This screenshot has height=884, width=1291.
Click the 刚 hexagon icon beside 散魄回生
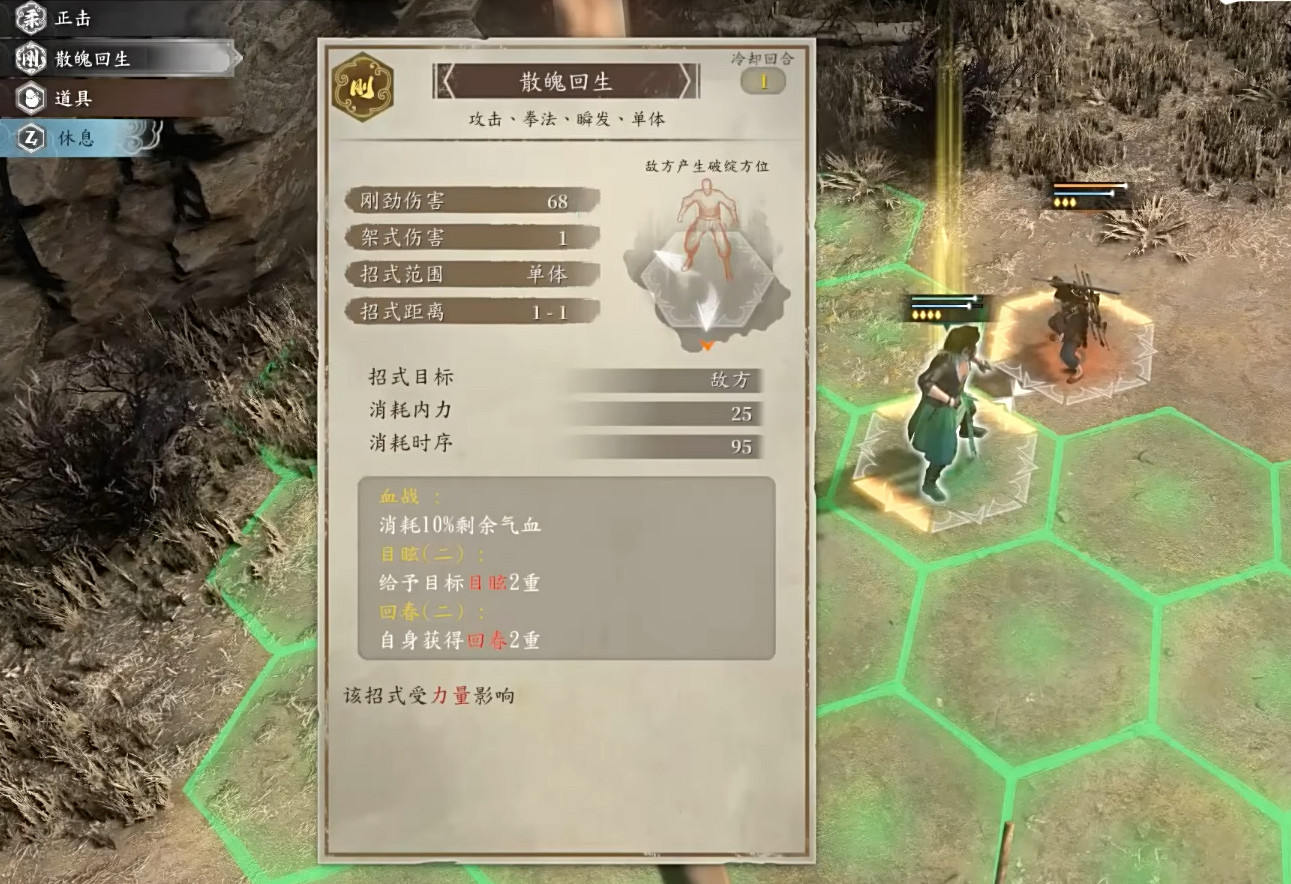[31, 56]
